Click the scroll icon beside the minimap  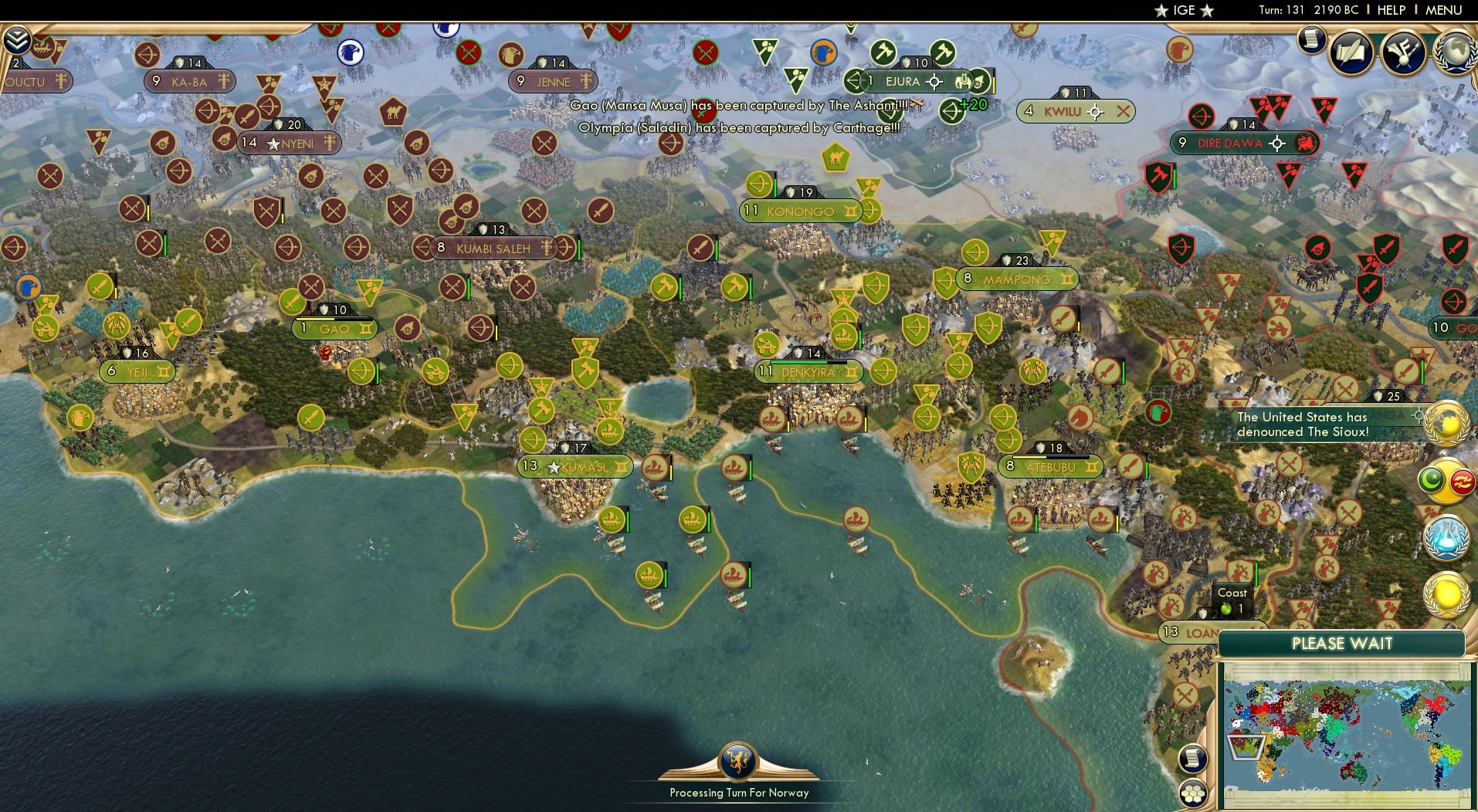coord(1193,759)
